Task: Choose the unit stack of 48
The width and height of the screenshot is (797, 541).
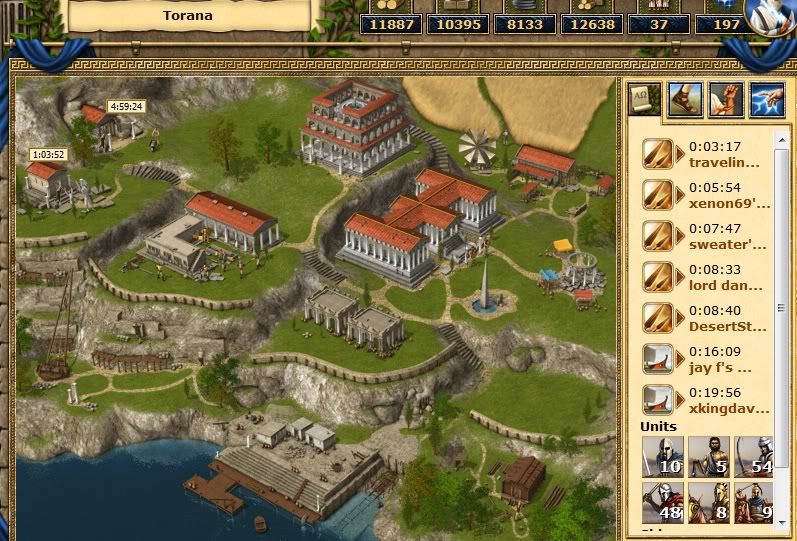Action: coord(661,502)
